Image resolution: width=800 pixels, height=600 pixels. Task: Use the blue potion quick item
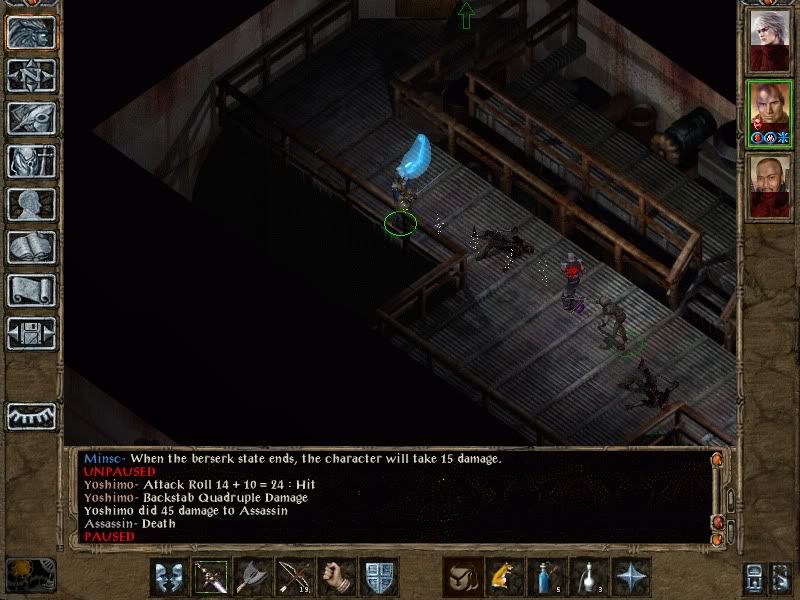tap(546, 577)
